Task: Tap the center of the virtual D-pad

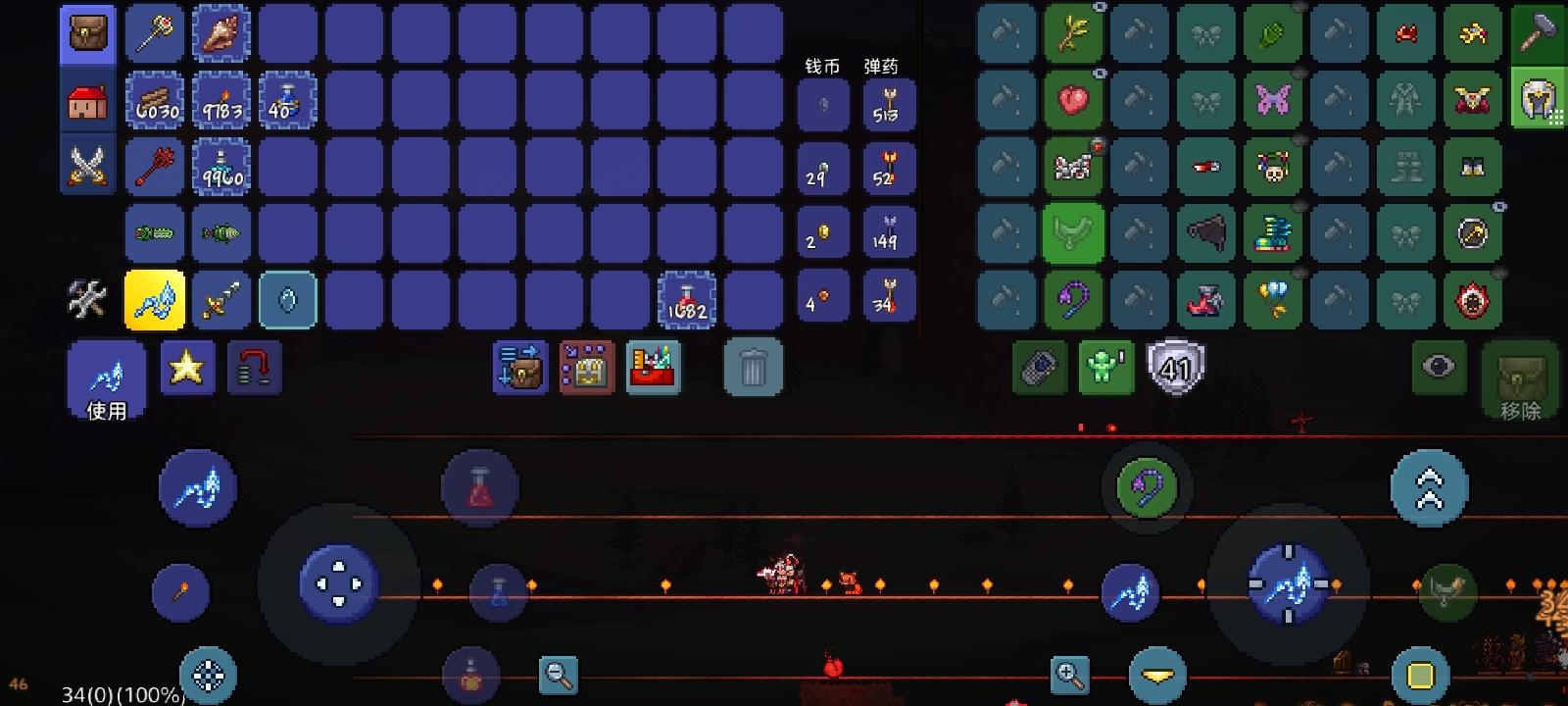Action: pos(338,584)
